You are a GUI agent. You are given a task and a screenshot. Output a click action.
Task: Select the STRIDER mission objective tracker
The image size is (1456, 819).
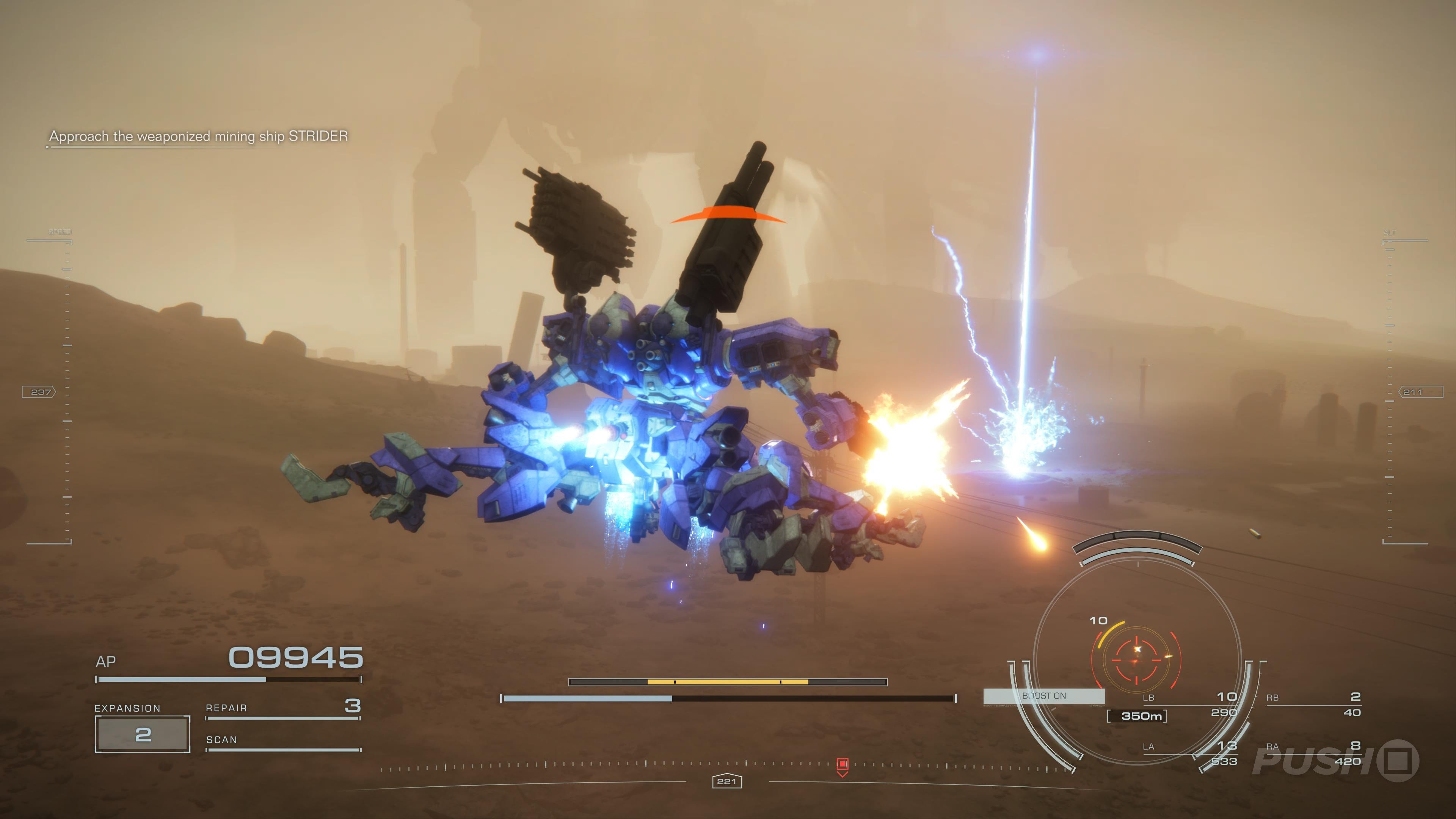coord(198,136)
